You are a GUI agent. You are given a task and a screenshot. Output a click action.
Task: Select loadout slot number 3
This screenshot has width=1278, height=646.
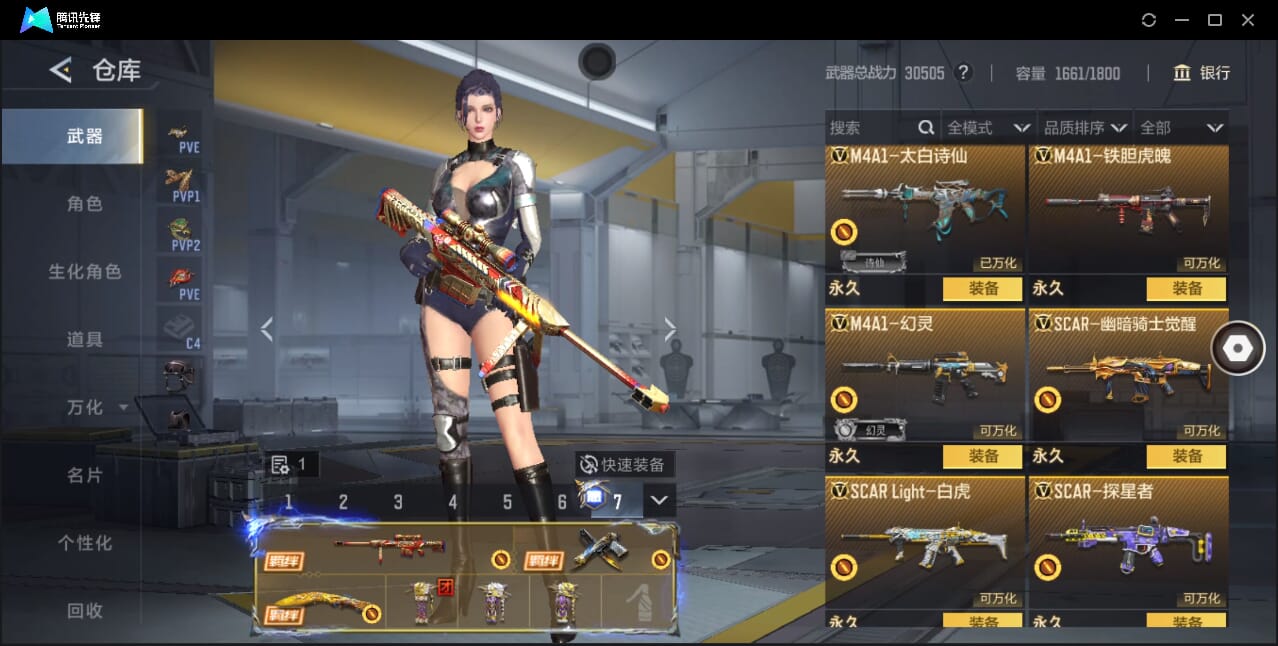[x=398, y=502]
